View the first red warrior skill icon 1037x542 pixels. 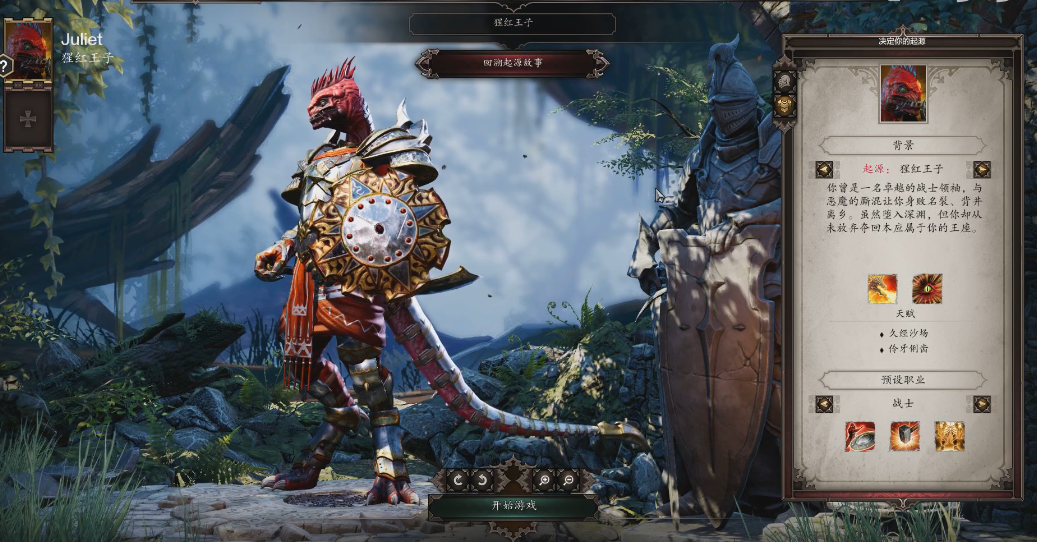tap(859, 436)
